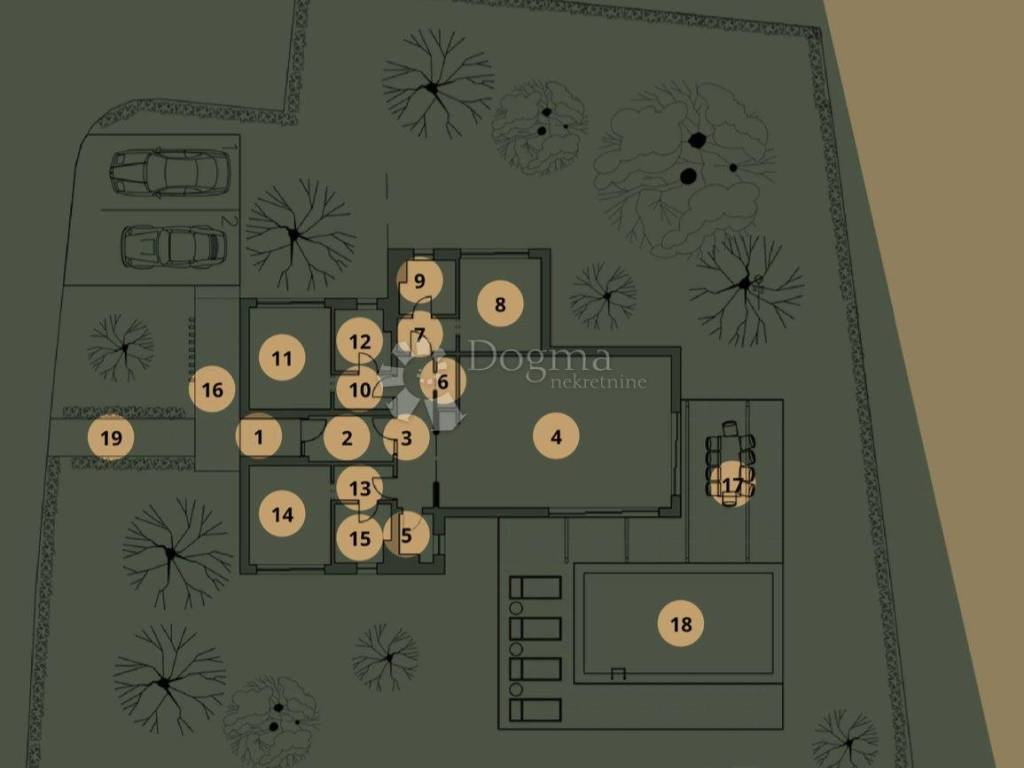Select the marker labeled 10

360,390
